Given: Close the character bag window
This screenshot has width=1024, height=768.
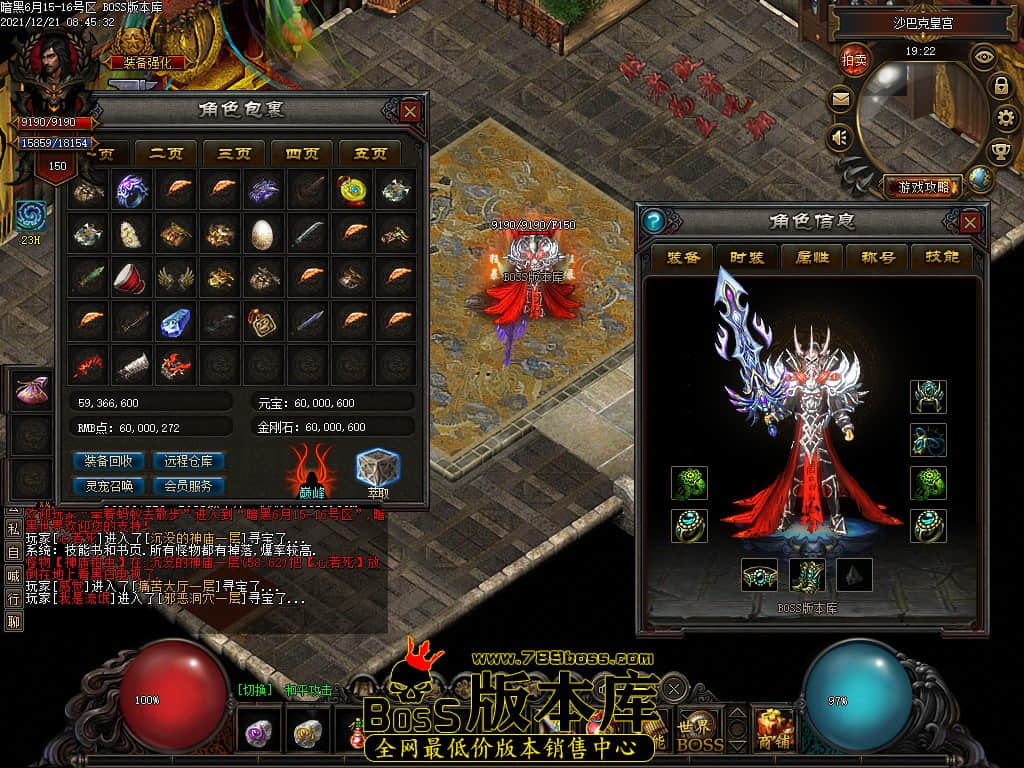Looking at the screenshot, I should click(x=410, y=111).
